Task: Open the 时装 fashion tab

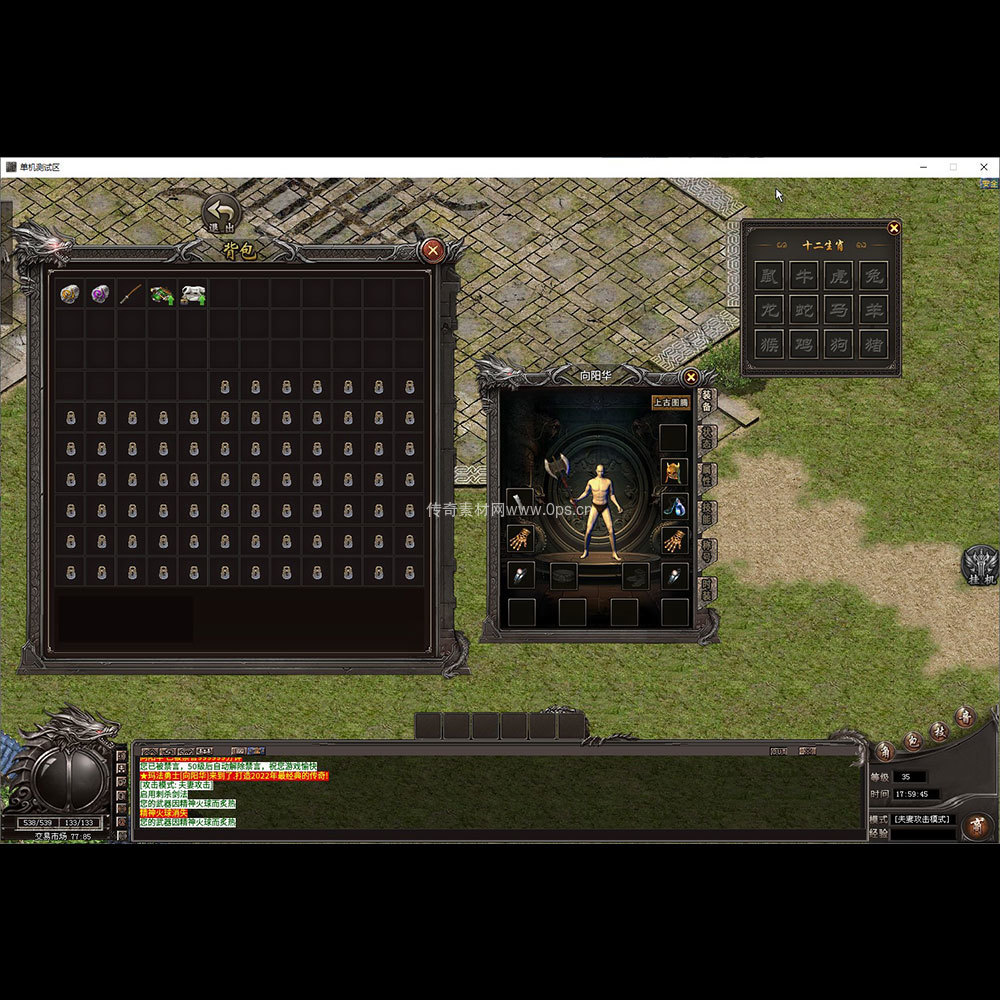Action: (707, 589)
